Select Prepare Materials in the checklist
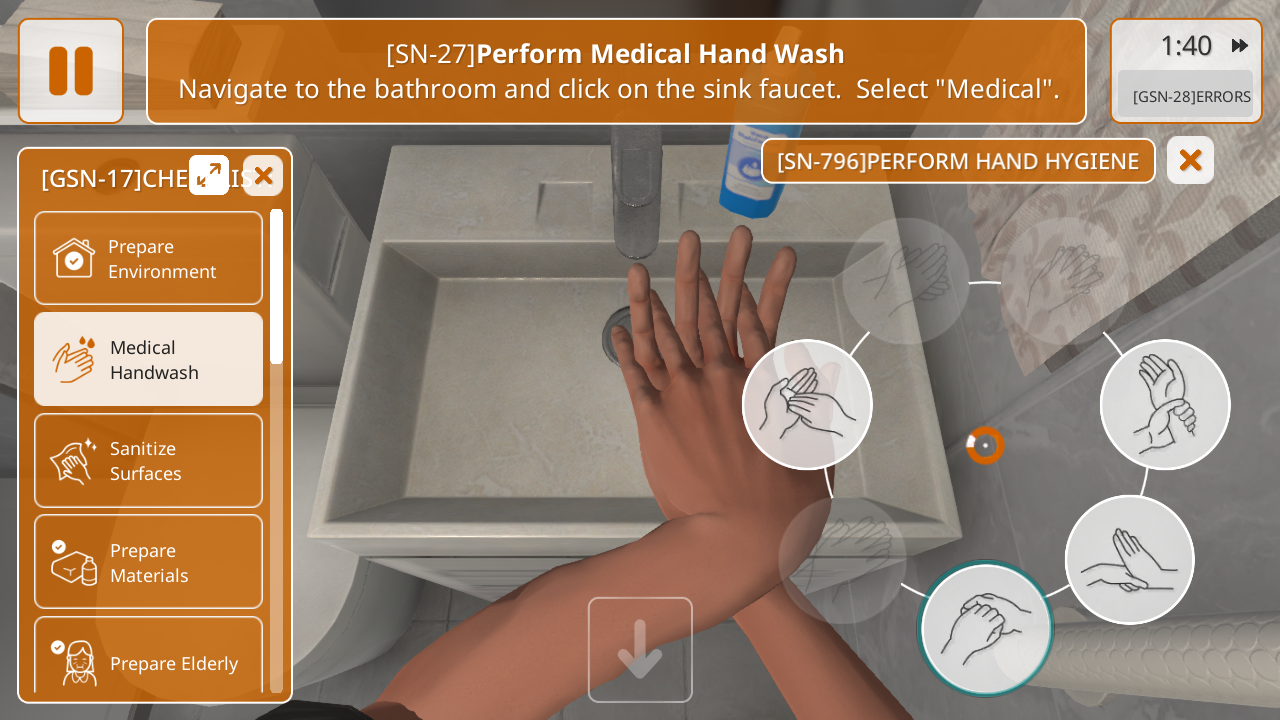Image resolution: width=1280 pixels, height=720 pixels. tap(148, 562)
